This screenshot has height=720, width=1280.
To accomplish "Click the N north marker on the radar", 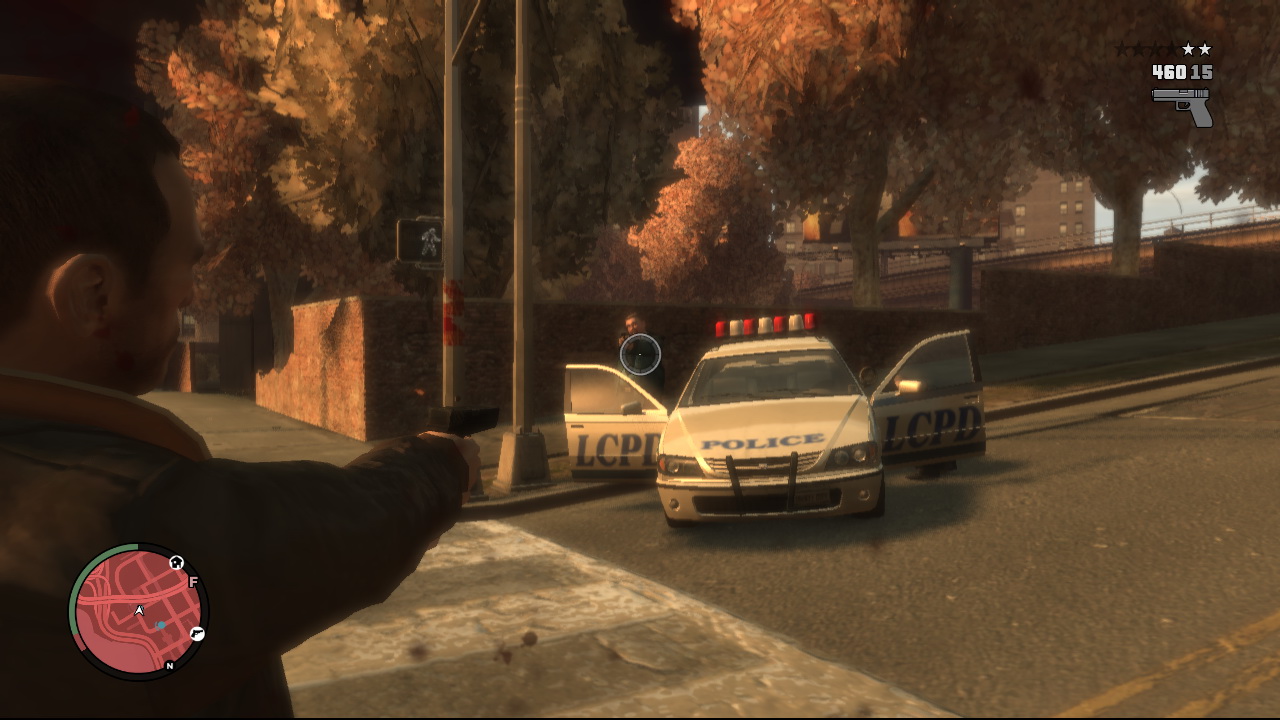I will [169, 665].
